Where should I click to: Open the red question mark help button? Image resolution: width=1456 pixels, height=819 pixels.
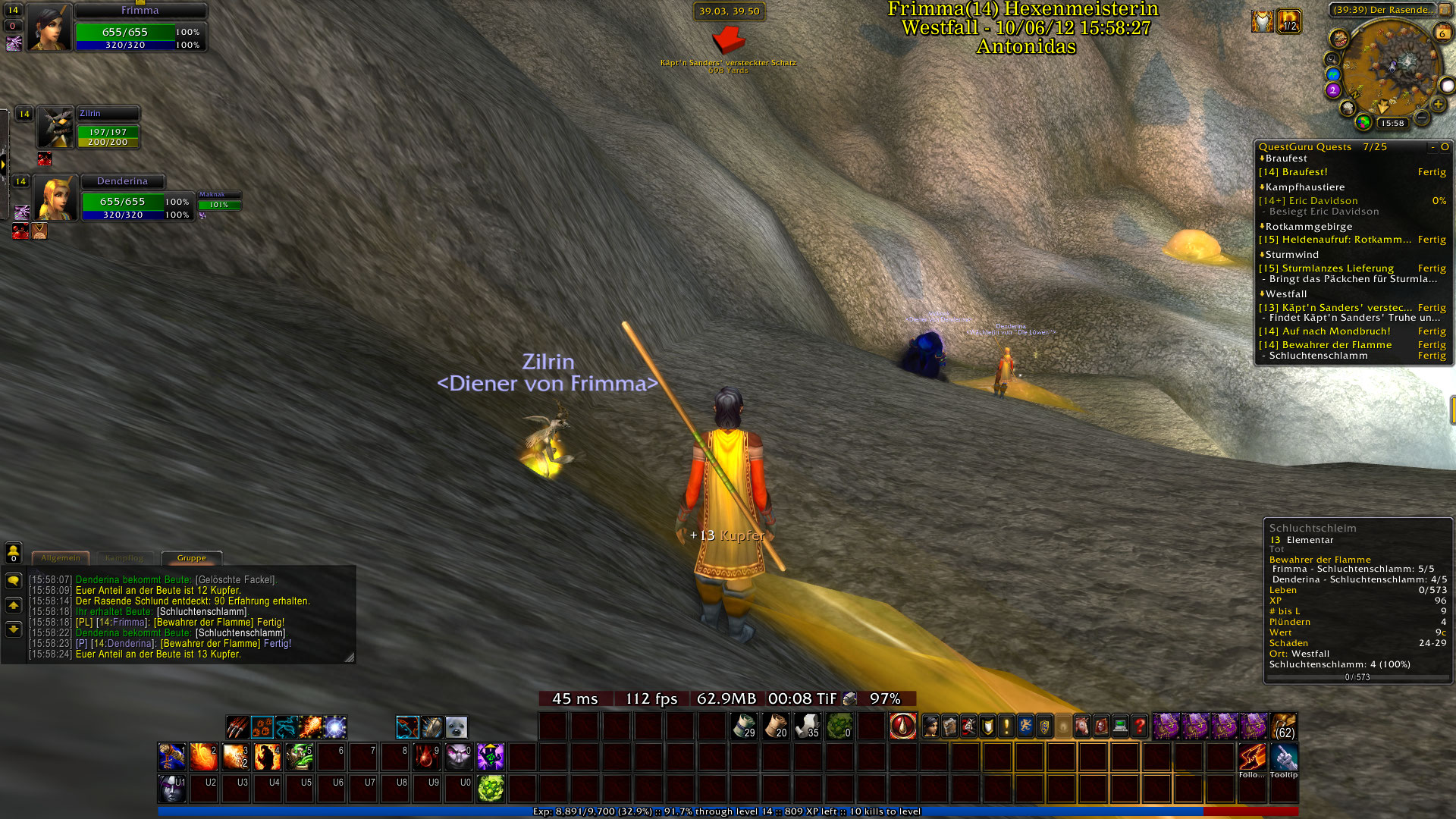[1139, 726]
